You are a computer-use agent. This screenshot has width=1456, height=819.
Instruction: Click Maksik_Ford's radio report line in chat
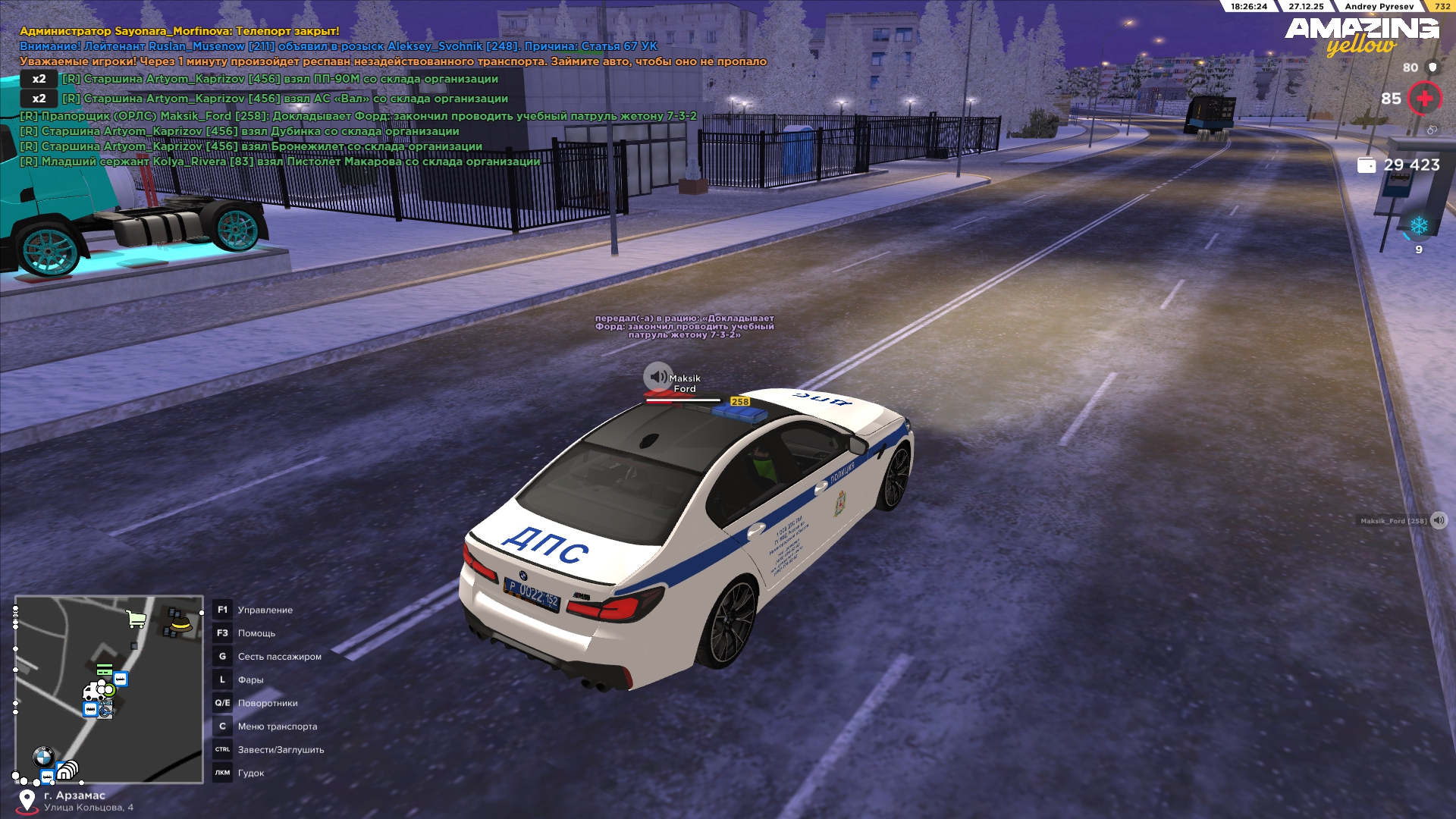click(x=358, y=116)
